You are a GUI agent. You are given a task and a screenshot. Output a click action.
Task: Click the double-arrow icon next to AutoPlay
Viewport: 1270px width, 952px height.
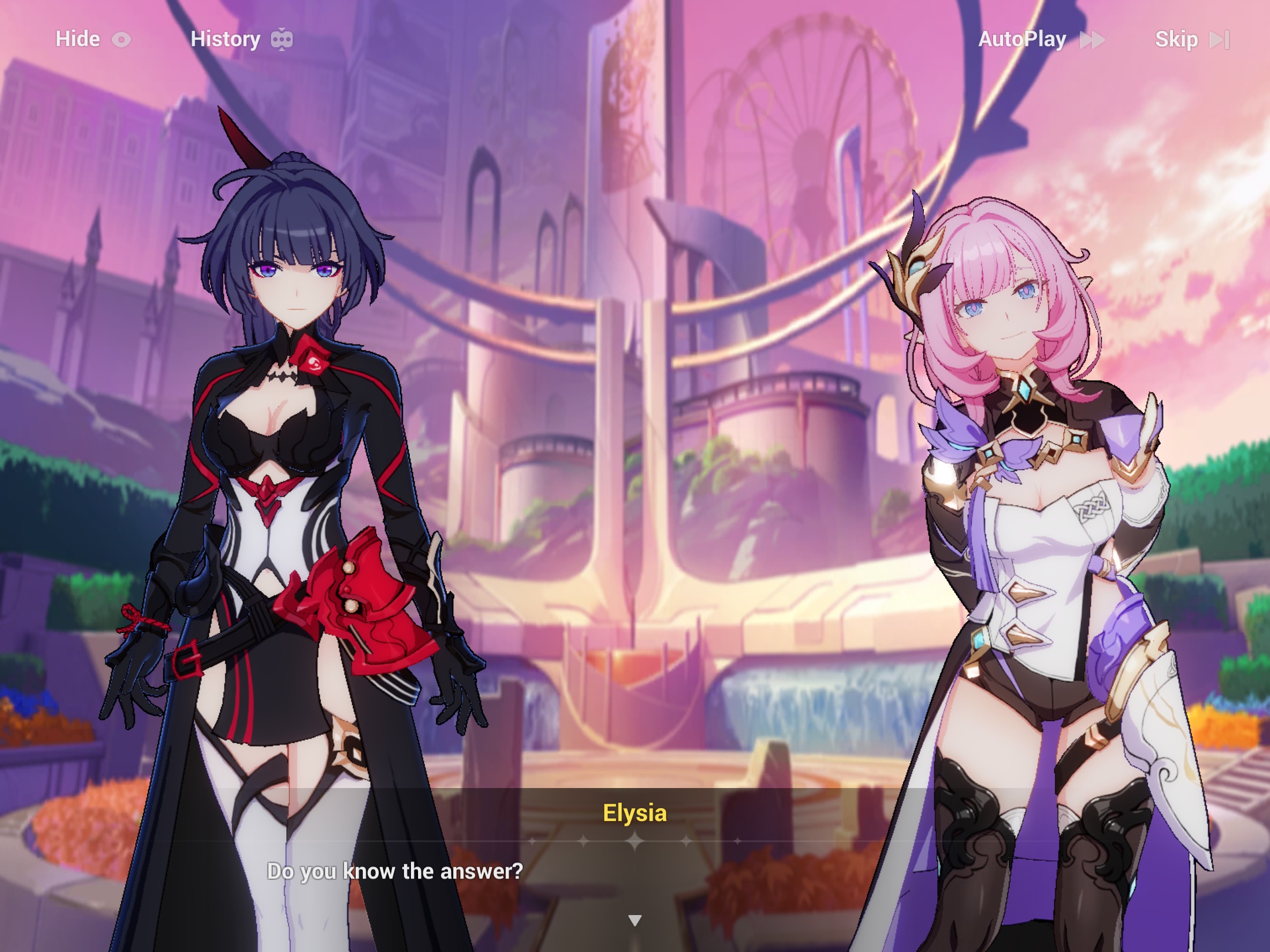pyautogui.click(x=1092, y=40)
